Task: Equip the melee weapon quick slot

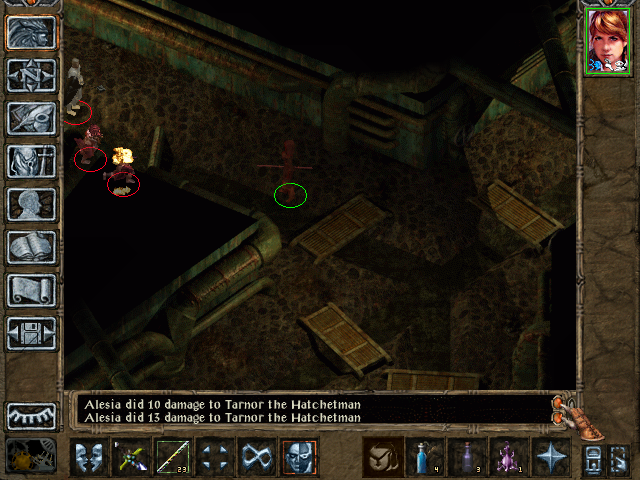Action: click(131, 457)
